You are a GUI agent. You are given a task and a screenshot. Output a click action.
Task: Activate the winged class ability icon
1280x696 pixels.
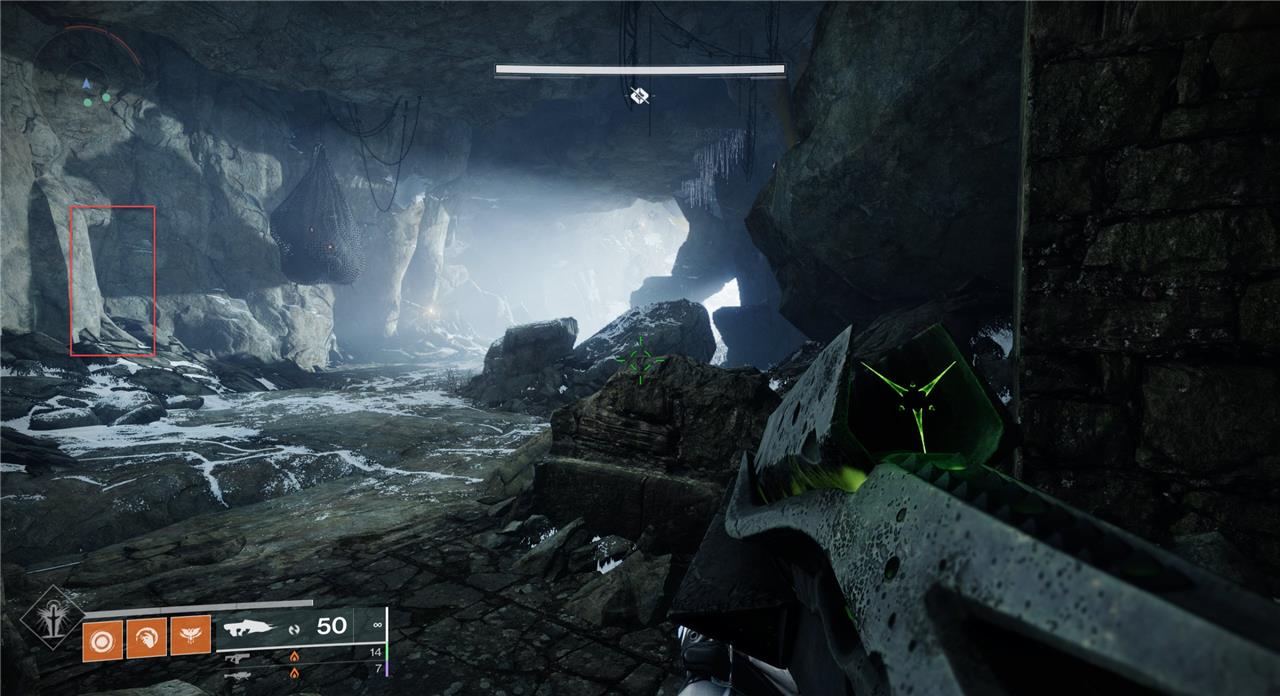point(190,636)
